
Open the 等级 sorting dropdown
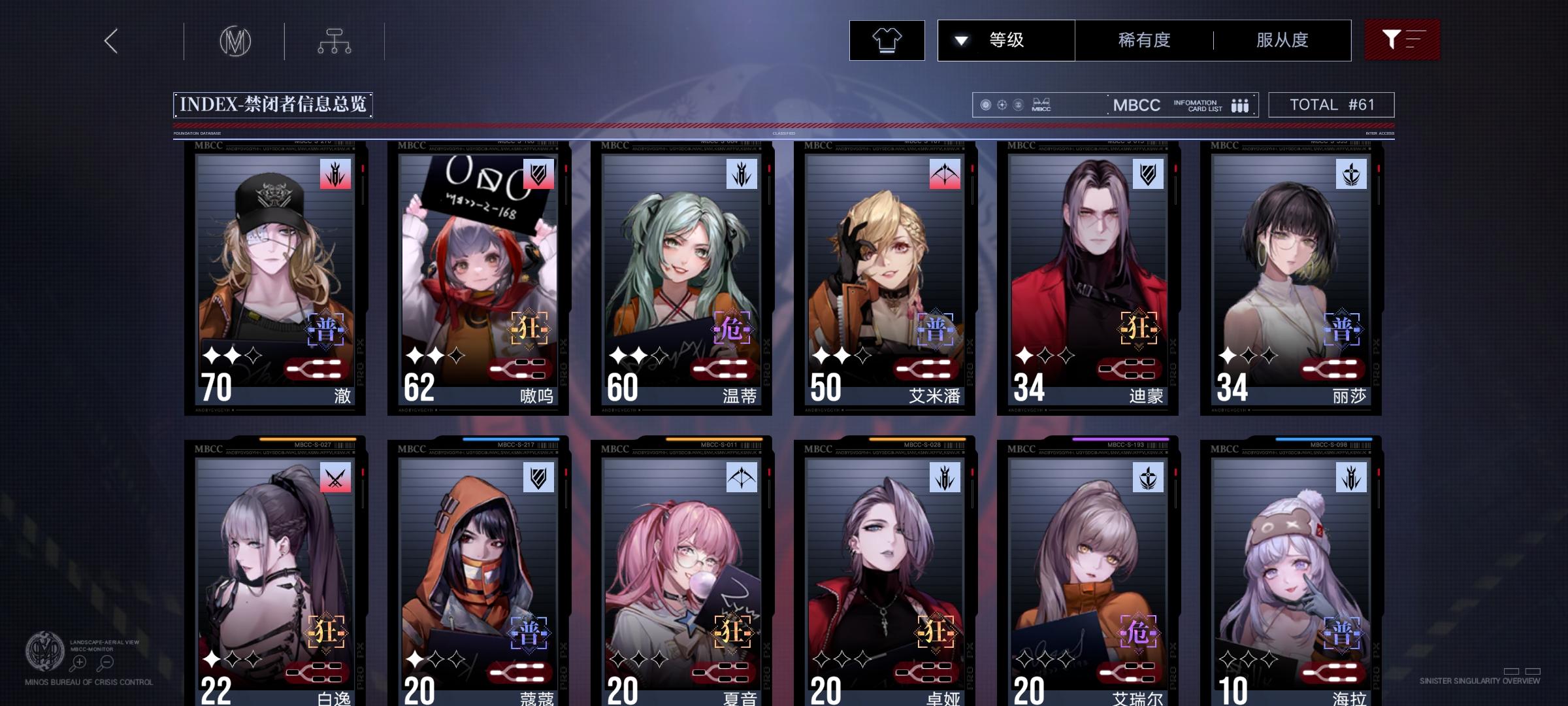coord(1007,40)
